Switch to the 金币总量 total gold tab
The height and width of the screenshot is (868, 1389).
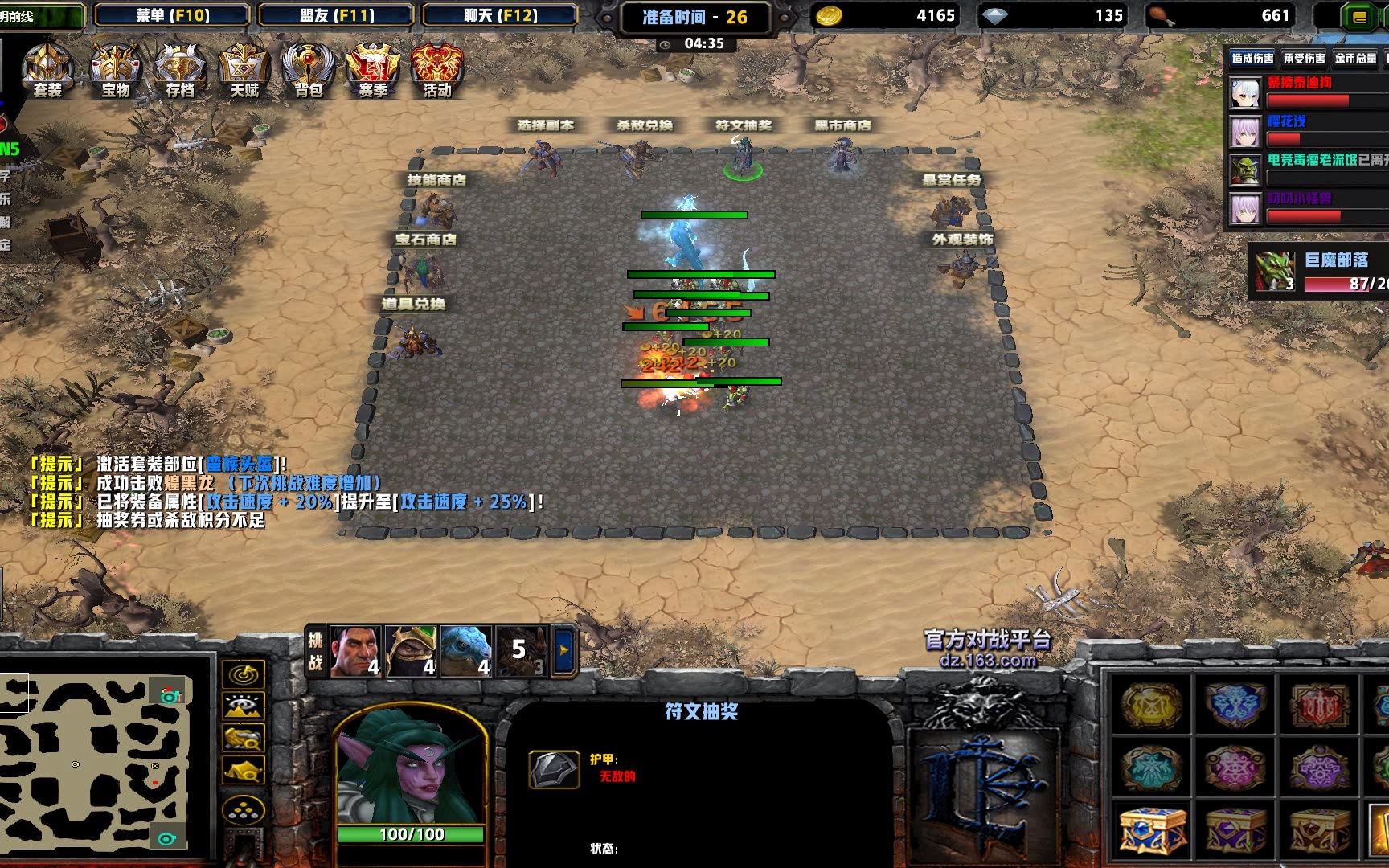[1355, 58]
